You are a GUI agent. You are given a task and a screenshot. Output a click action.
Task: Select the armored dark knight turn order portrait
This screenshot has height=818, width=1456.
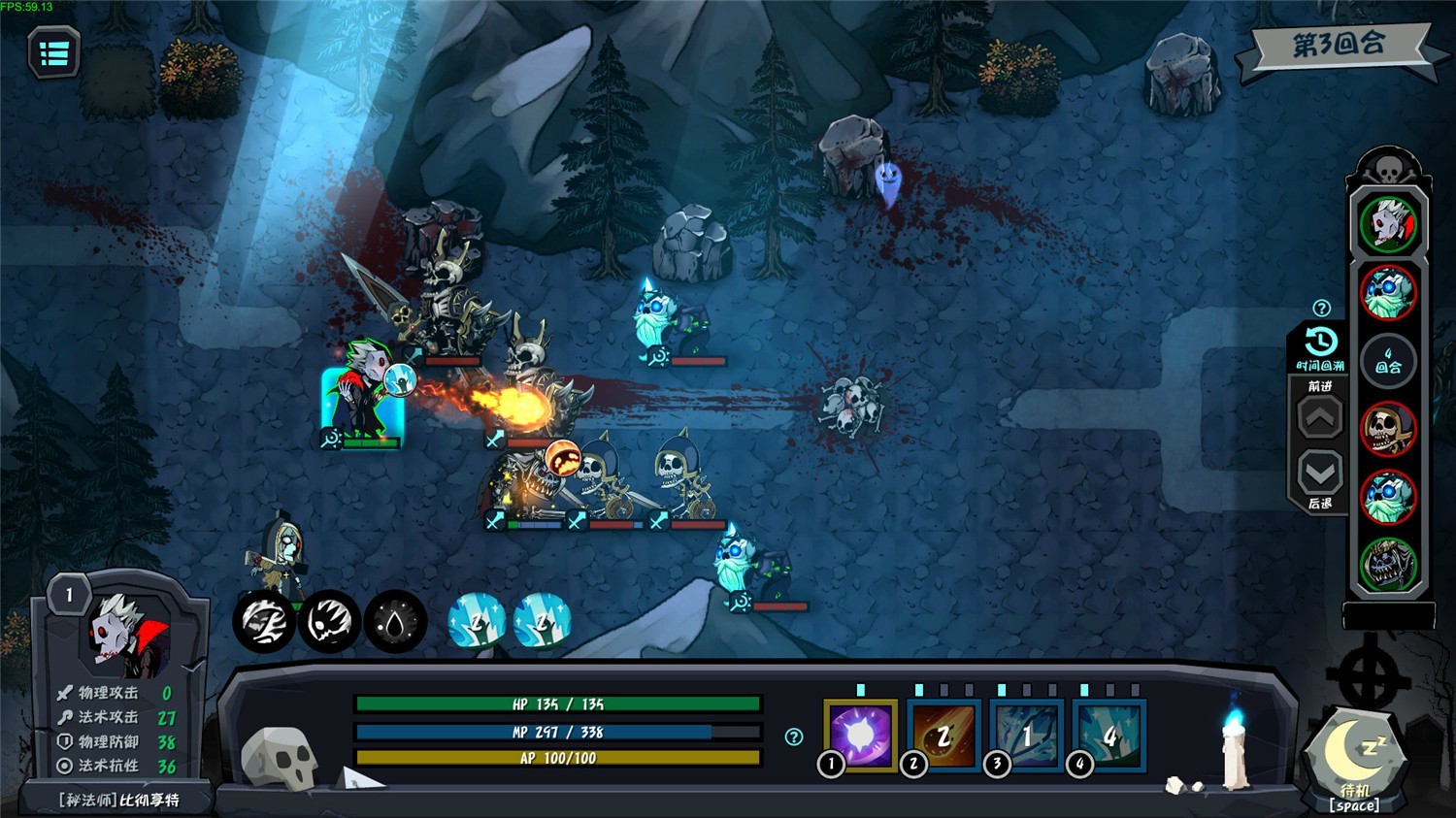pos(1388,565)
